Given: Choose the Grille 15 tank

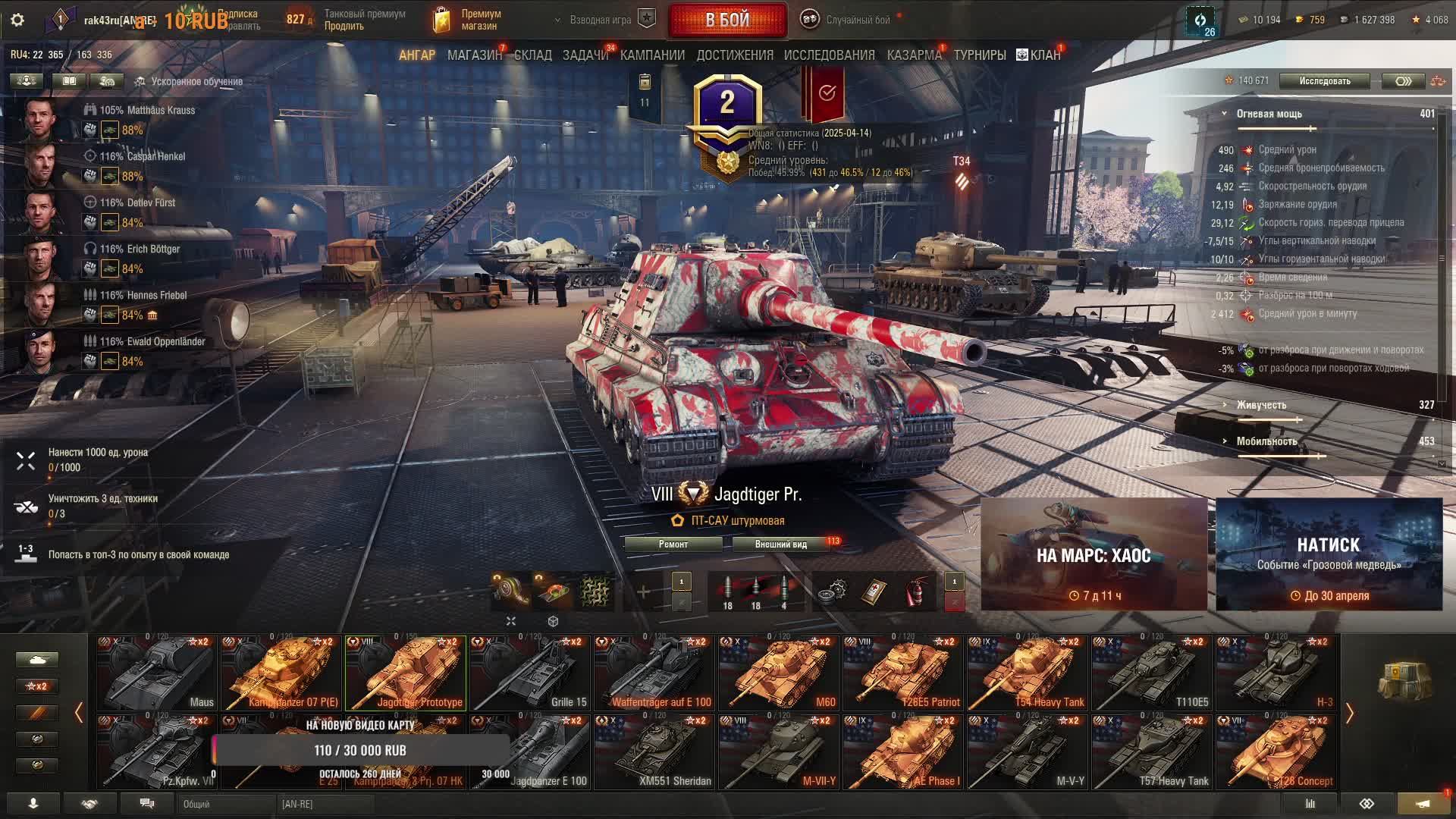Looking at the screenshot, I should point(530,673).
